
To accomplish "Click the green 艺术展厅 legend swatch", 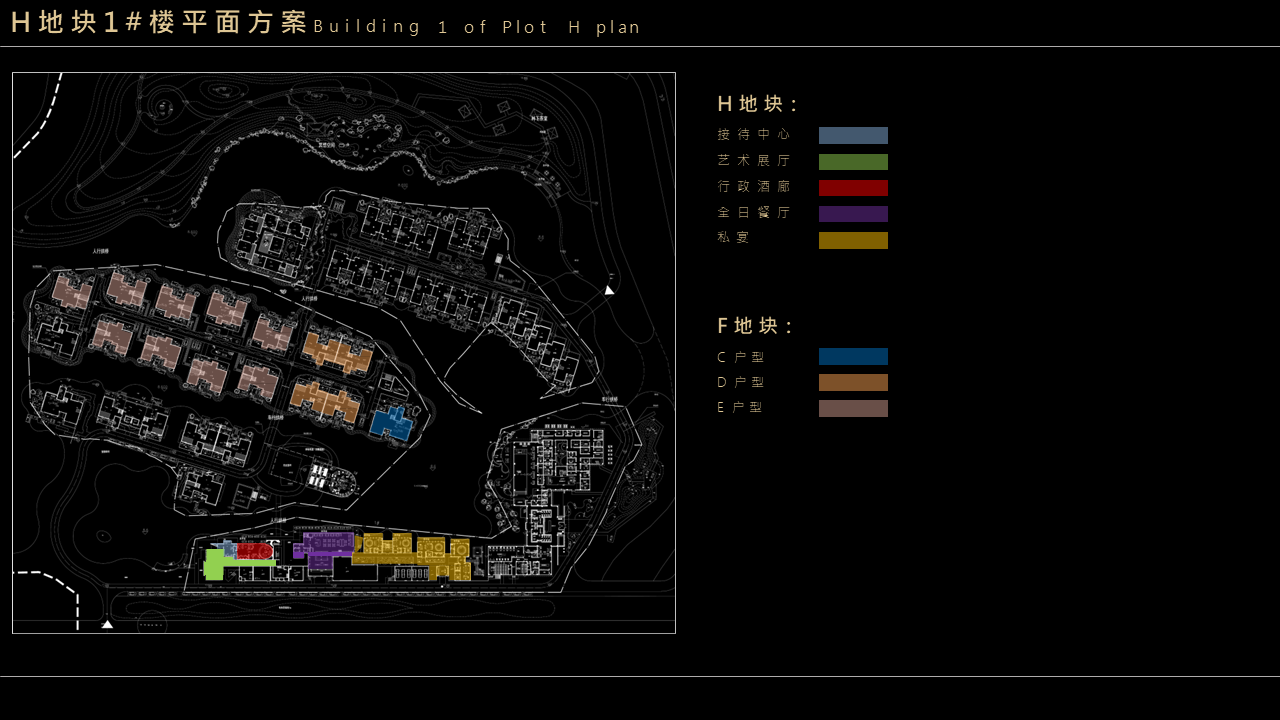I will [853, 162].
